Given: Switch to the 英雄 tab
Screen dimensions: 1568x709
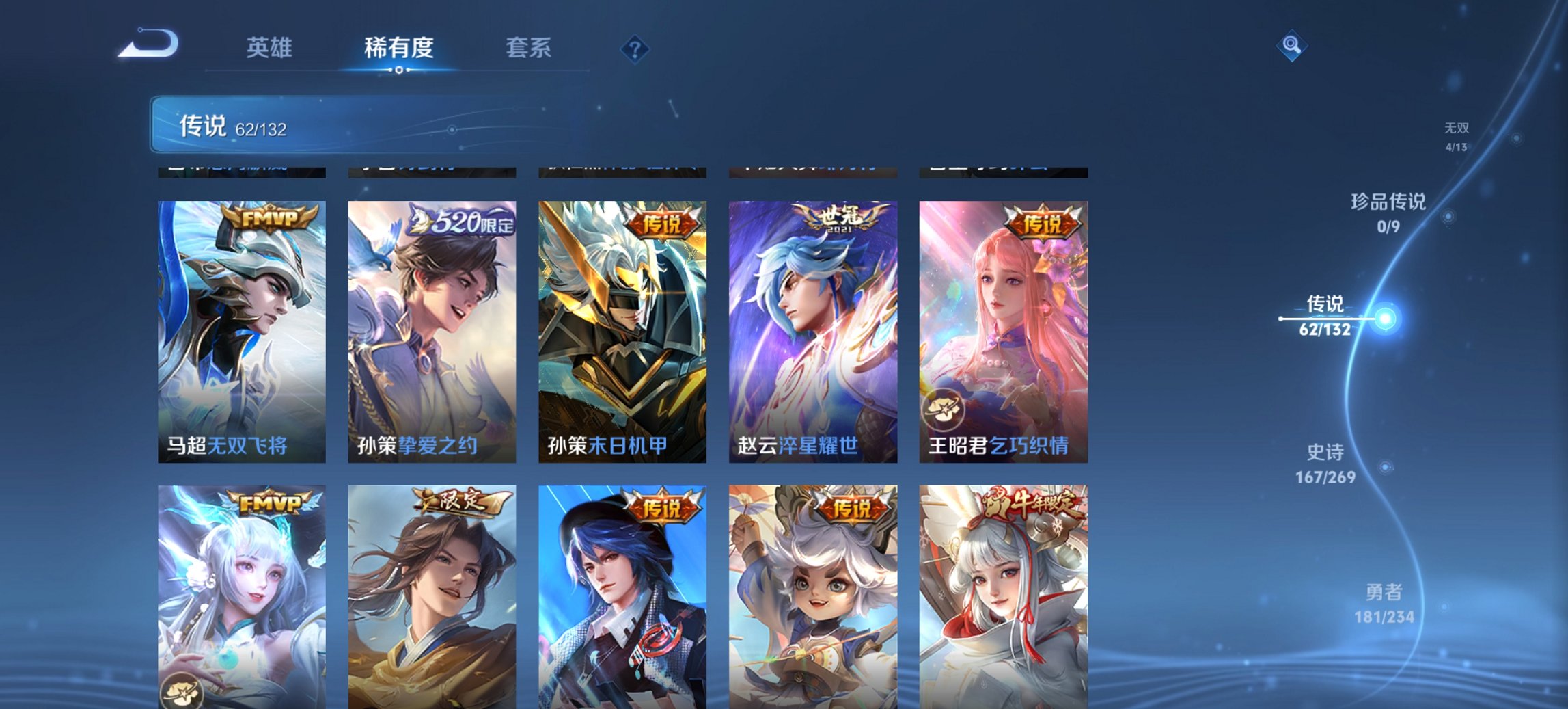Looking at the screenshot, I should point(269,48).
